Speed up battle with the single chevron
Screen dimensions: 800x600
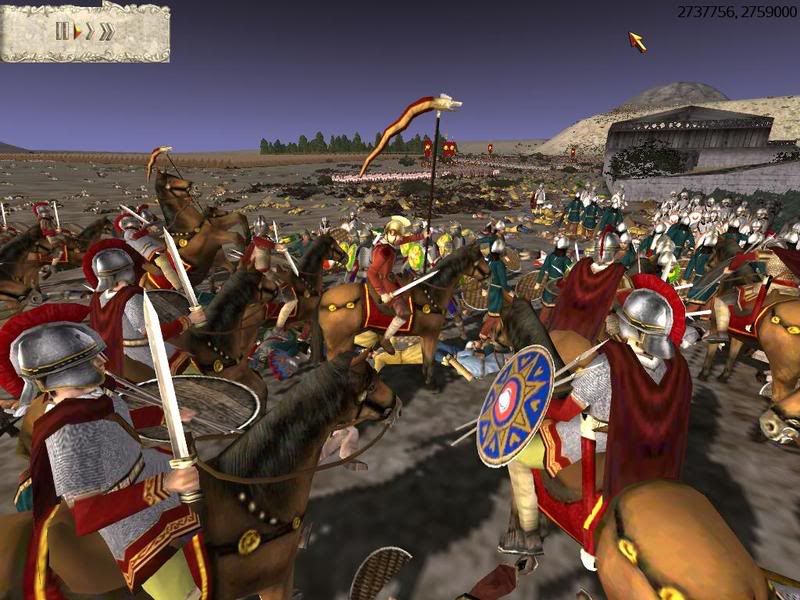[x=90, y=31]
